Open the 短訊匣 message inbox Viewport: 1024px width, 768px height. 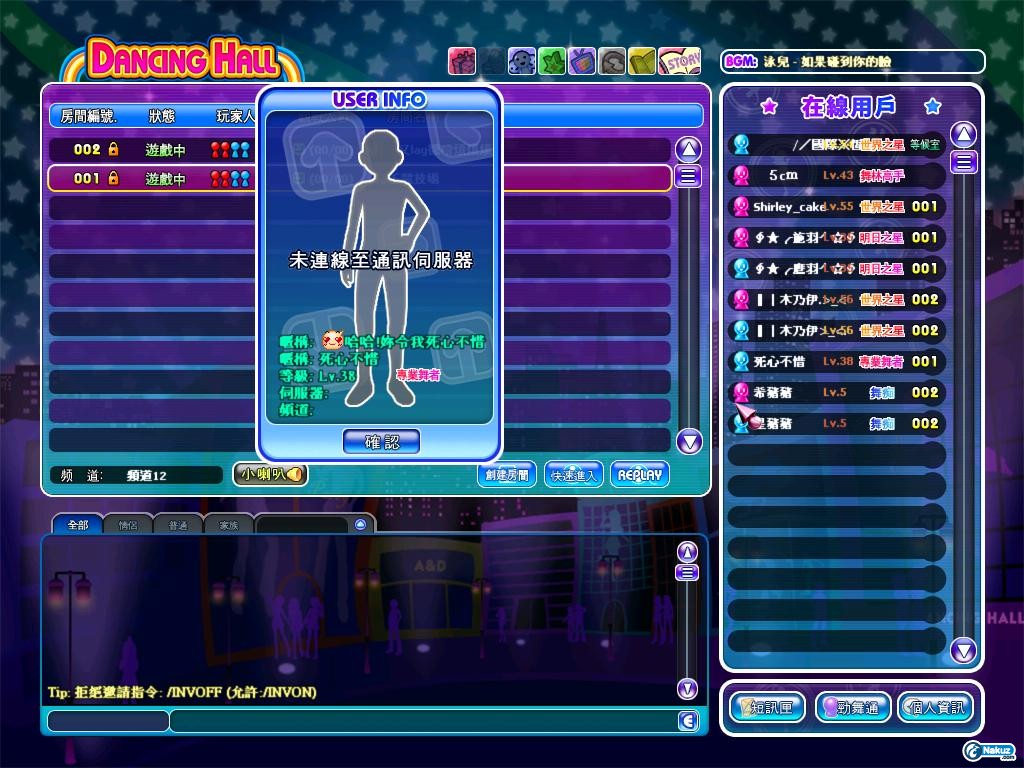(768, 708)
